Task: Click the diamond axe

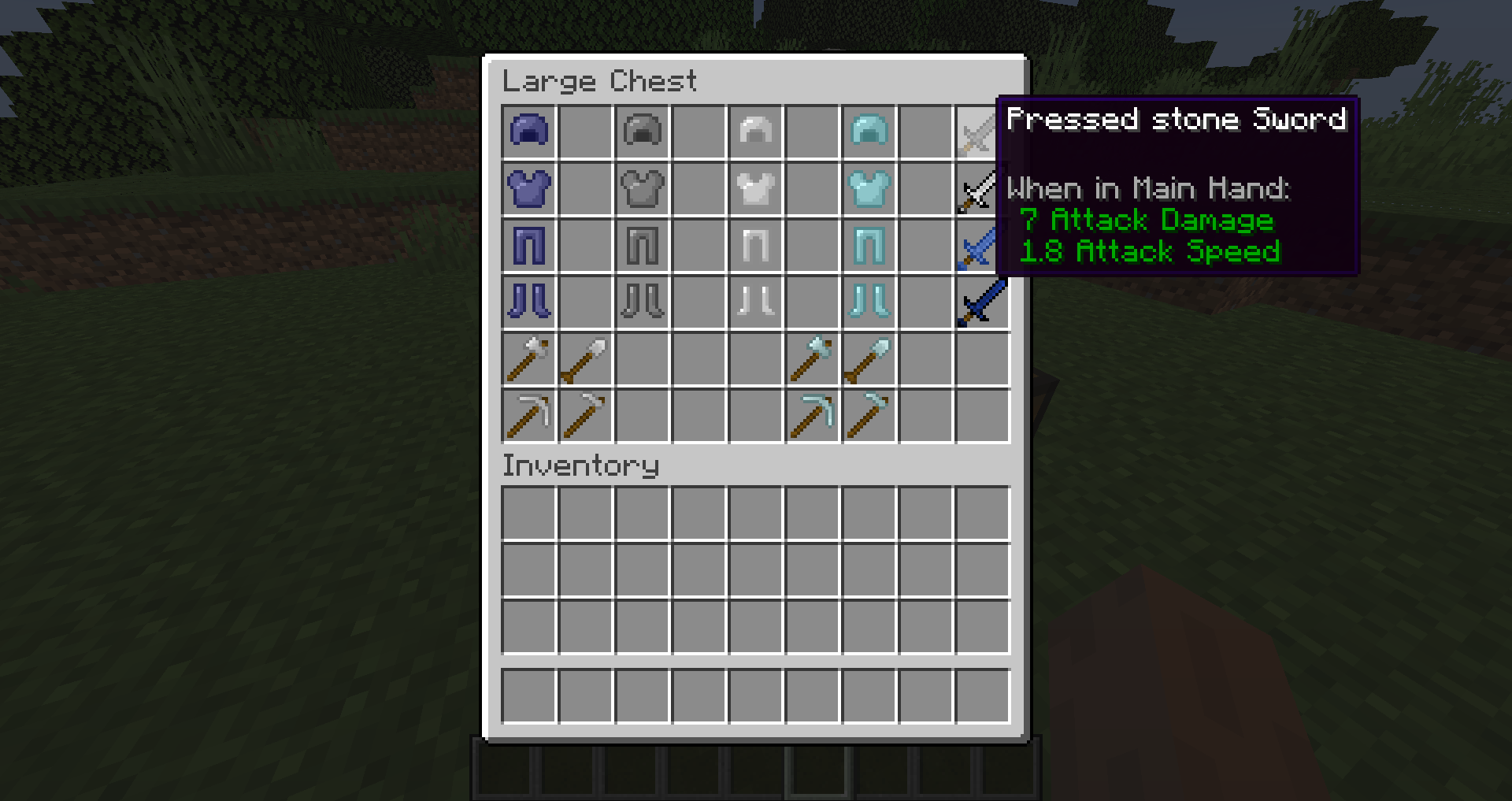Action: click(812, 358)
